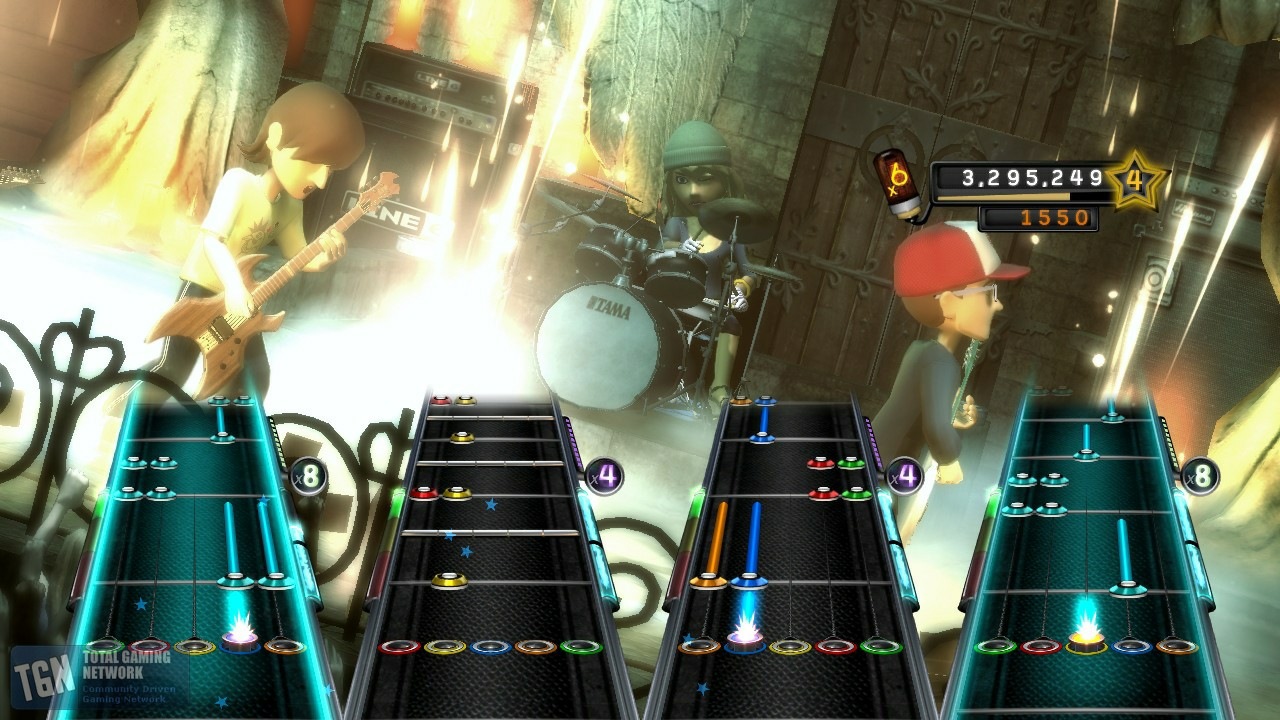This screenshot has width=1280, height=720.
Task: Toggle the glowing yellow fret on the rightmost highway
Action: click(x=1087, y=644)
